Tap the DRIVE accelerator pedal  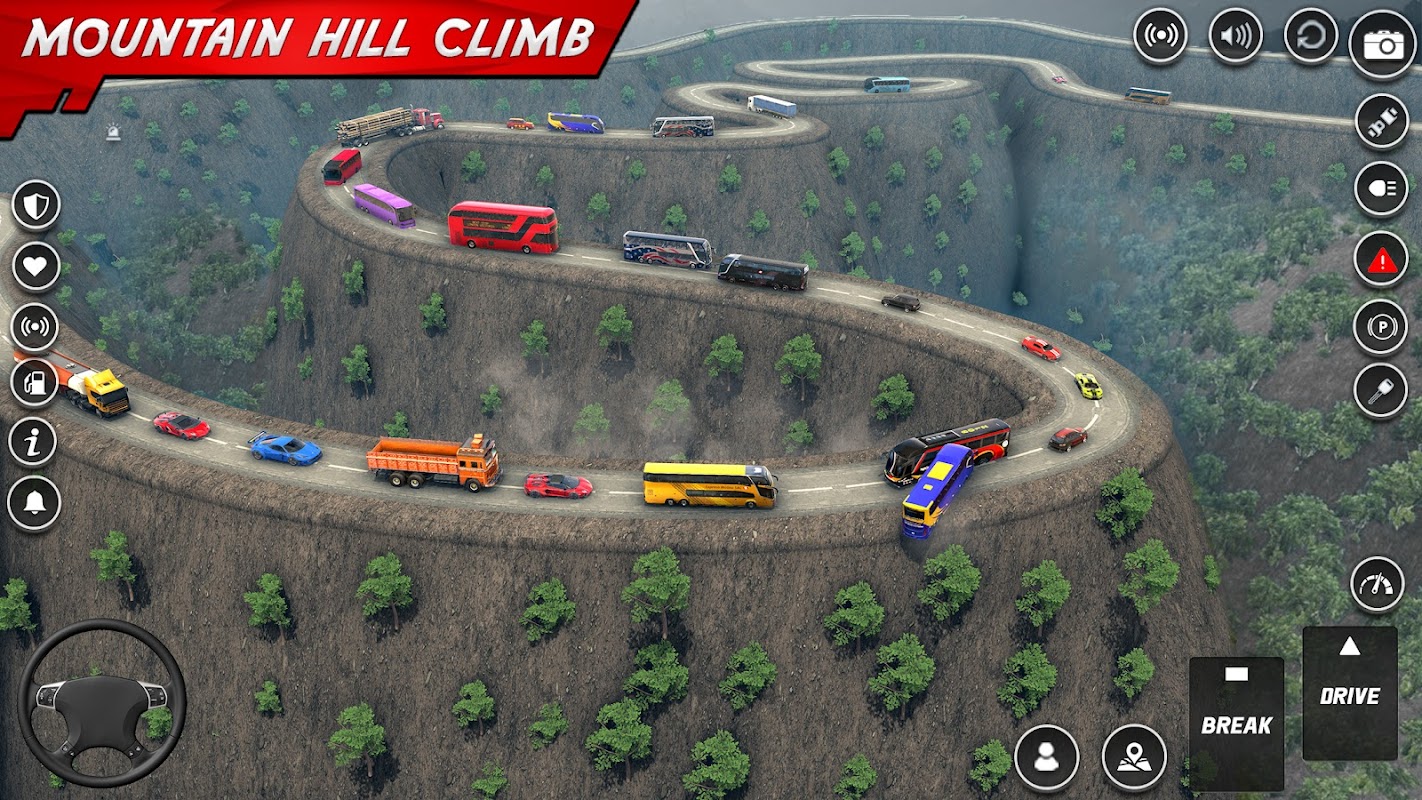(x=1349, y=692)
